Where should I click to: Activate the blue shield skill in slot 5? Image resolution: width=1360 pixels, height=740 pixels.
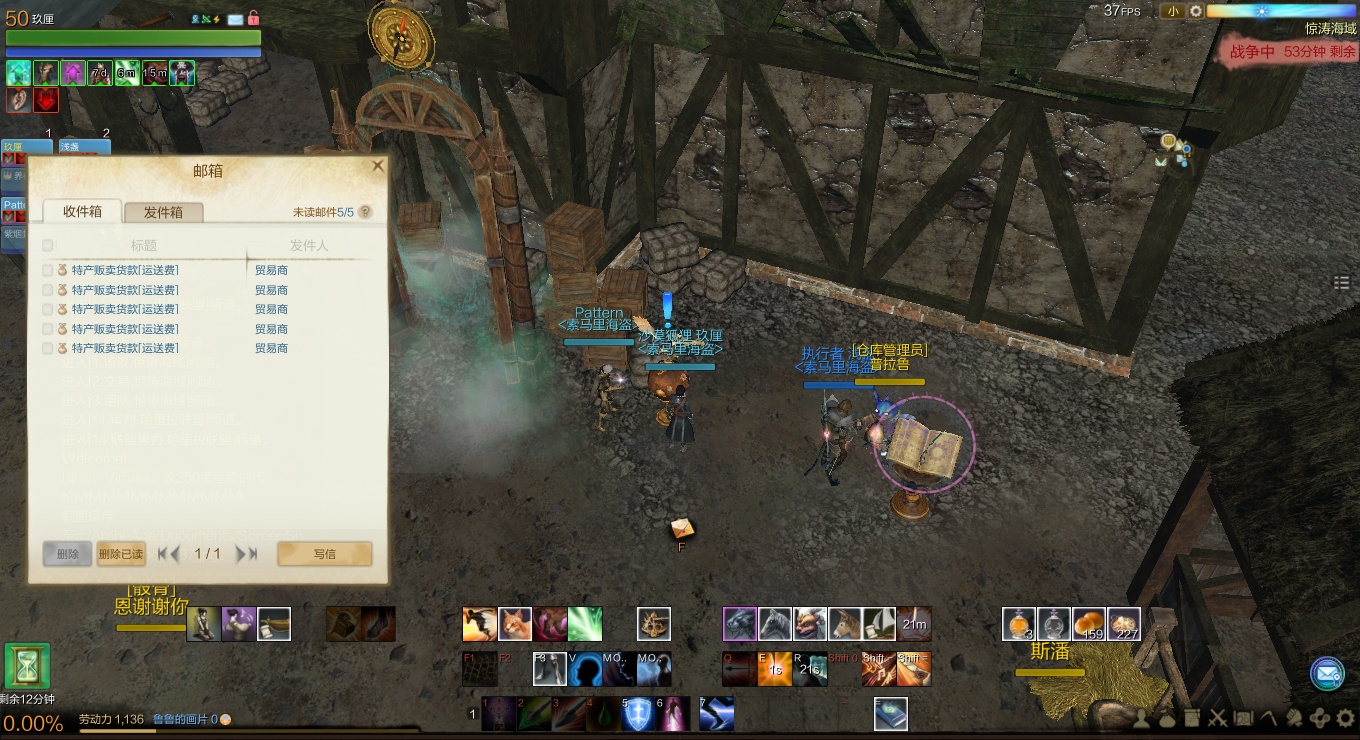point(637,713)
